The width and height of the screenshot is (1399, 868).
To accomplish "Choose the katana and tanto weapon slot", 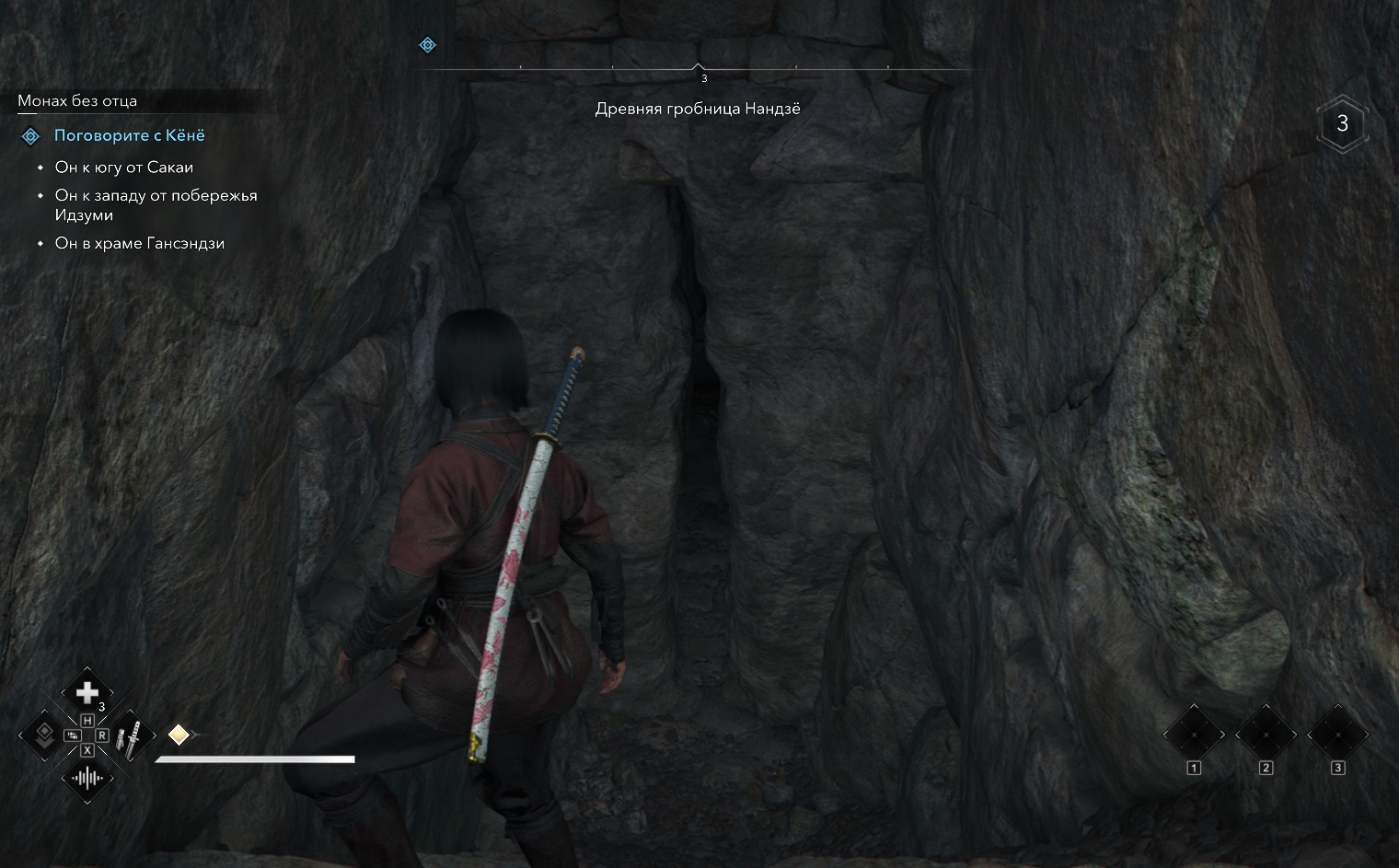I will (x=133, y=735).
